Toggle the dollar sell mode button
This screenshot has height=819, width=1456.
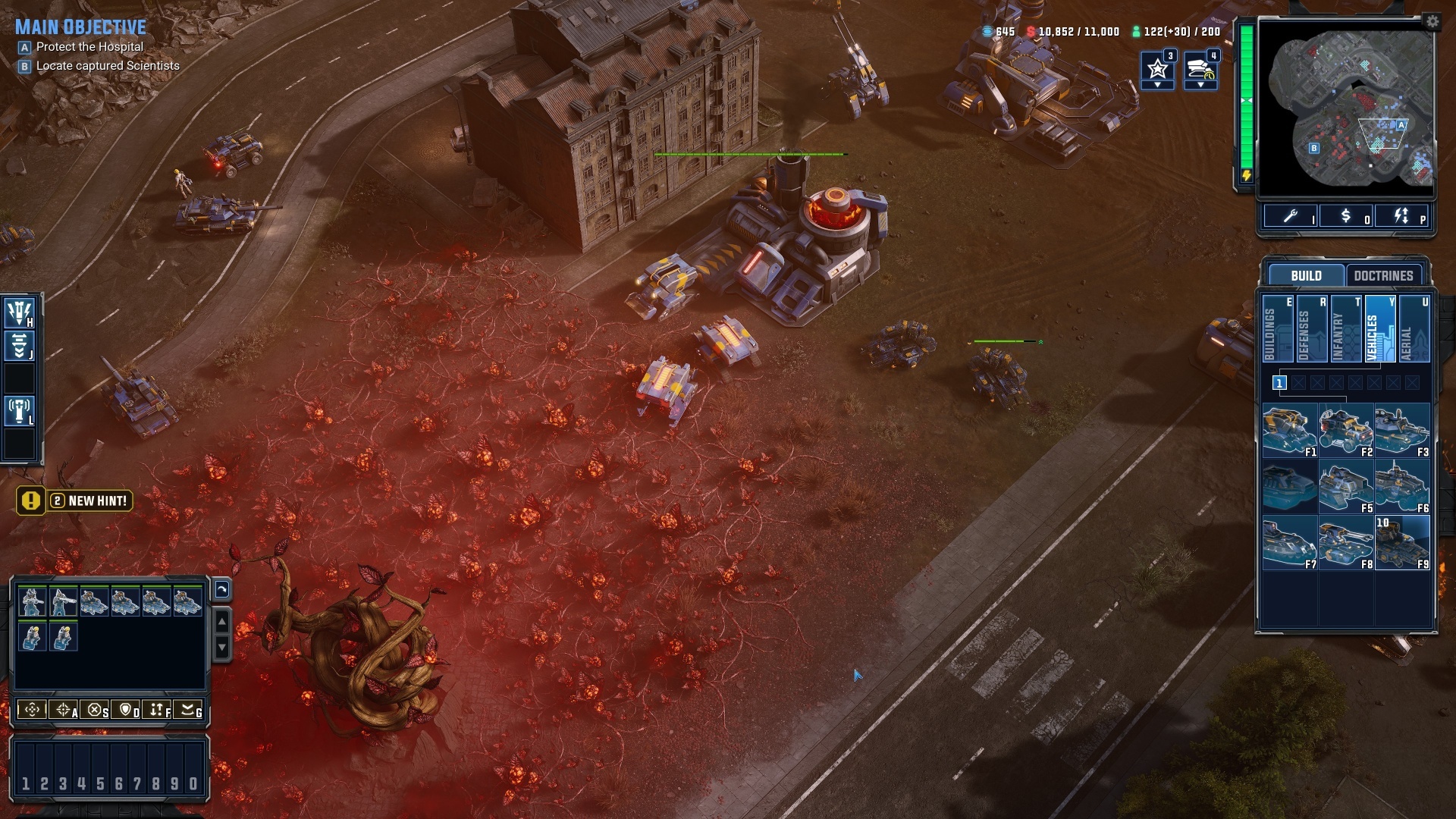pos(1347,217)
